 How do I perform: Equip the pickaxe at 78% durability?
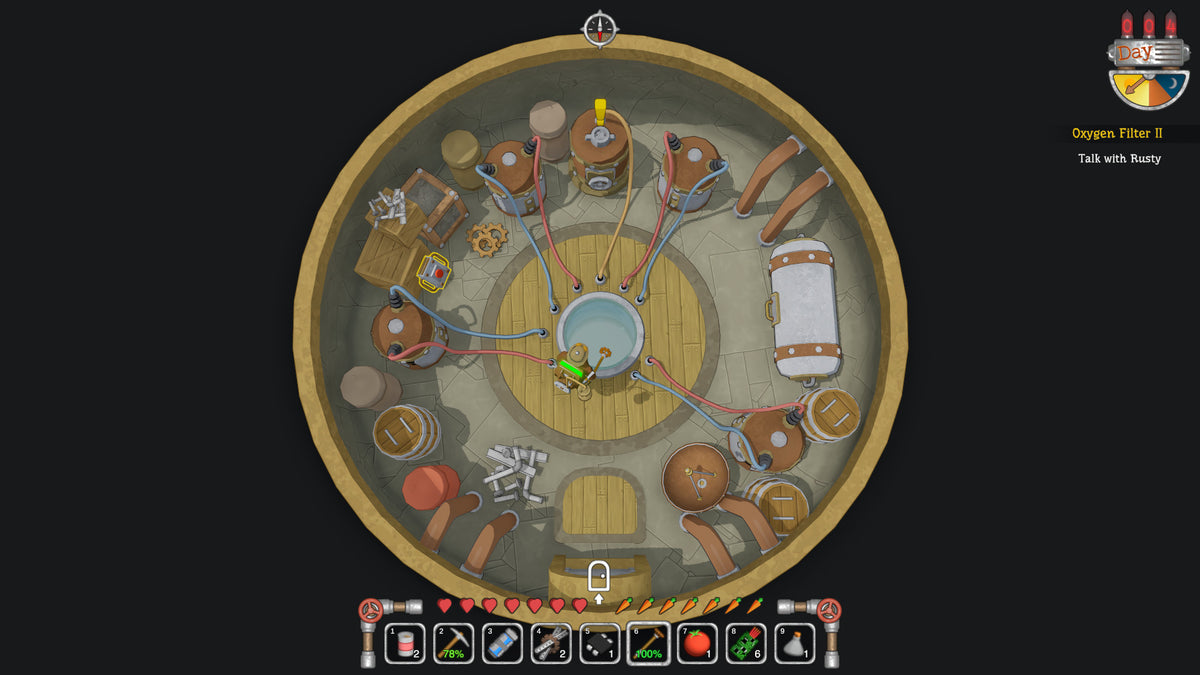[454, 643]
